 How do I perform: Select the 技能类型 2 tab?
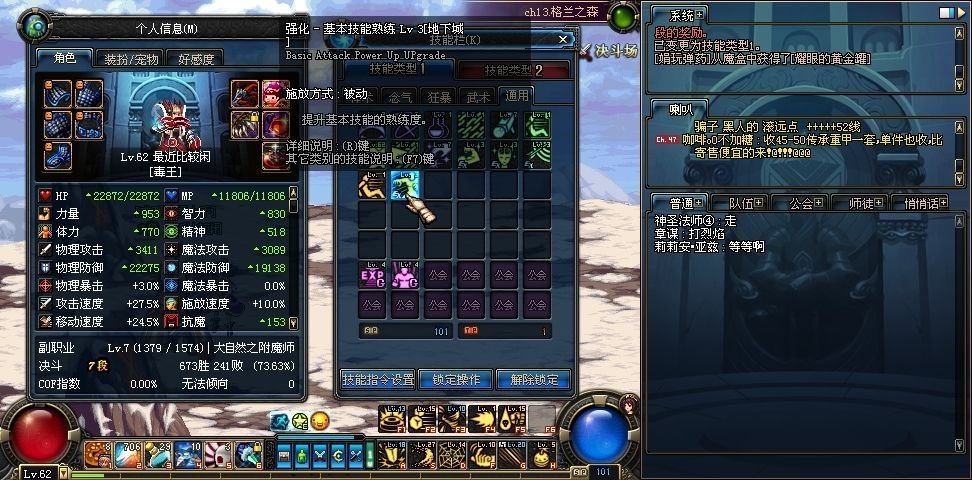click(513, 70)
